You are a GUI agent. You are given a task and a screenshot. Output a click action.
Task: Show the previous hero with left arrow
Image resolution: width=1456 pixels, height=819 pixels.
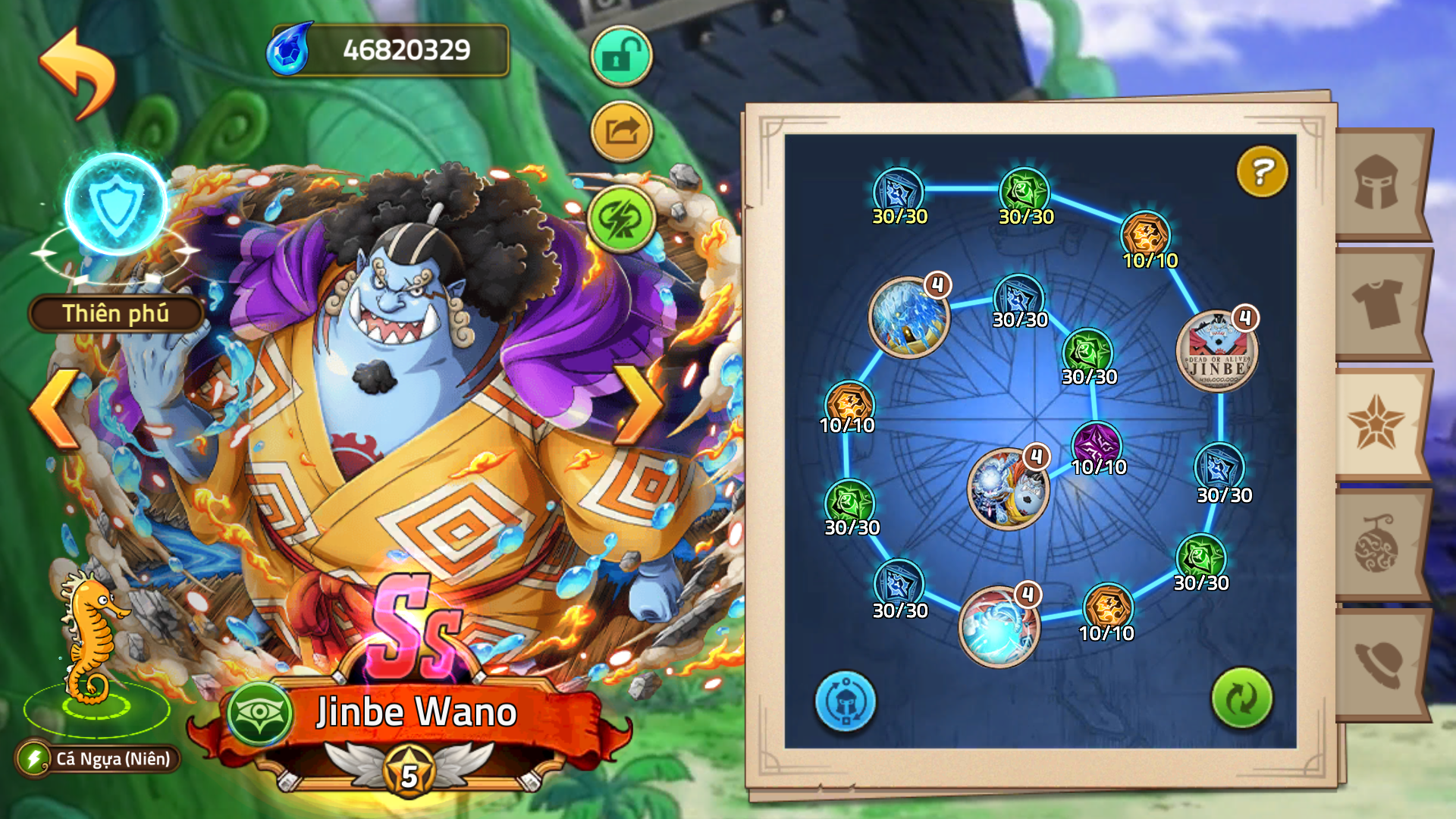[x=55, y=408]
